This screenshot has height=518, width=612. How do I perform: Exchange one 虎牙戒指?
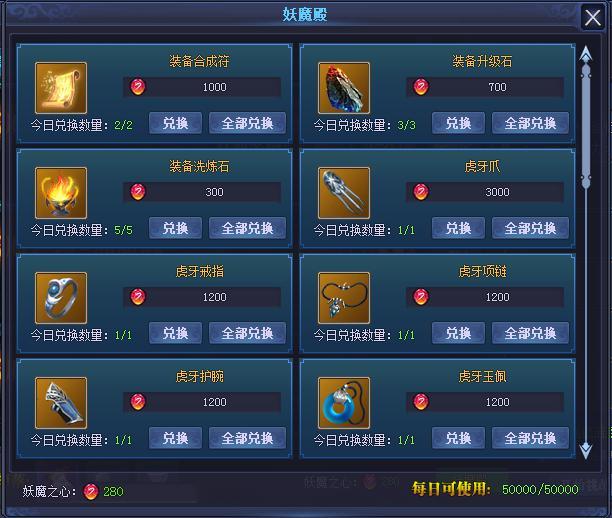(x=175, y=333)
